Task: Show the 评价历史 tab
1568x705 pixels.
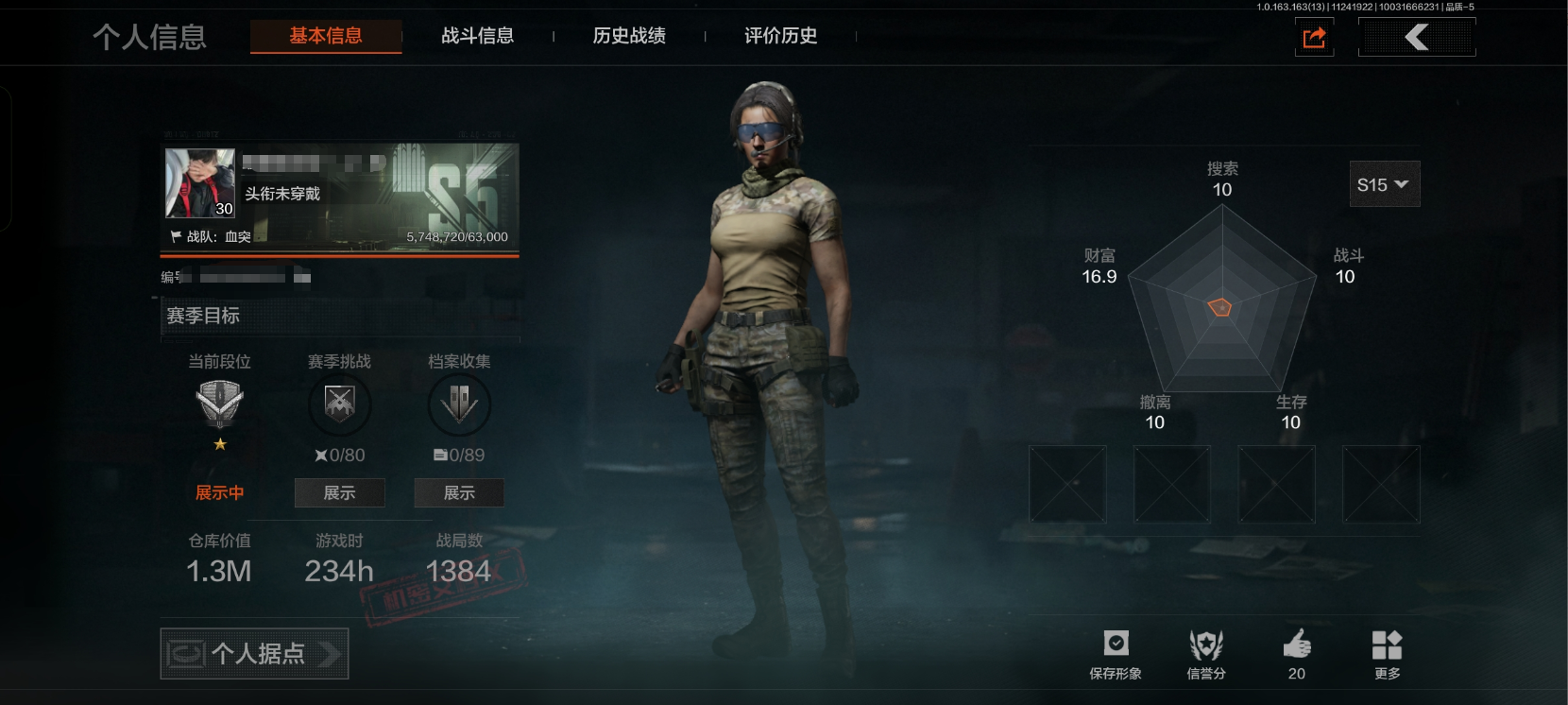Action: pyautogui.click(x=780, y=36)
